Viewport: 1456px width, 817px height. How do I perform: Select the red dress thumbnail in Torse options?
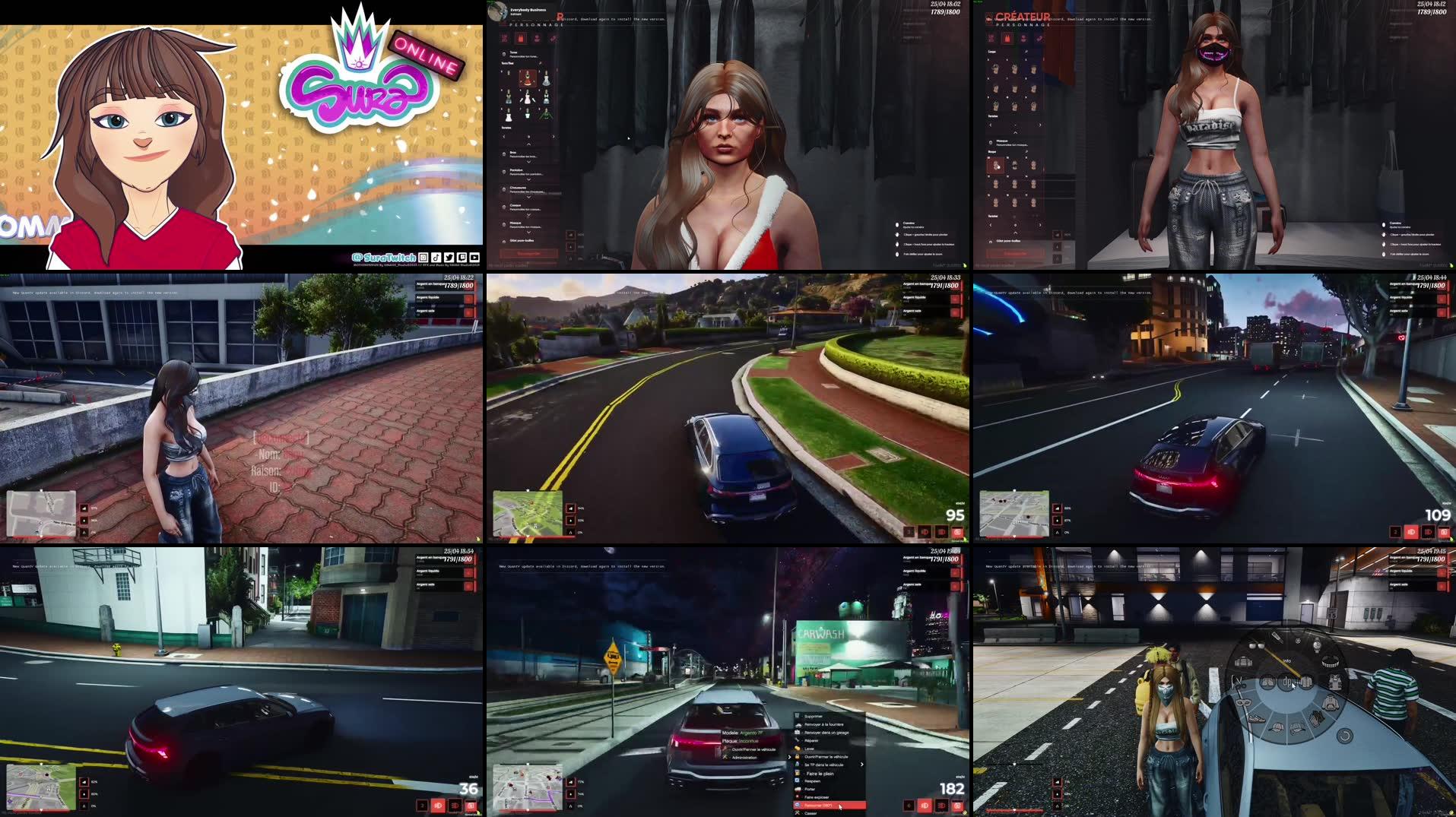point(528,78)
